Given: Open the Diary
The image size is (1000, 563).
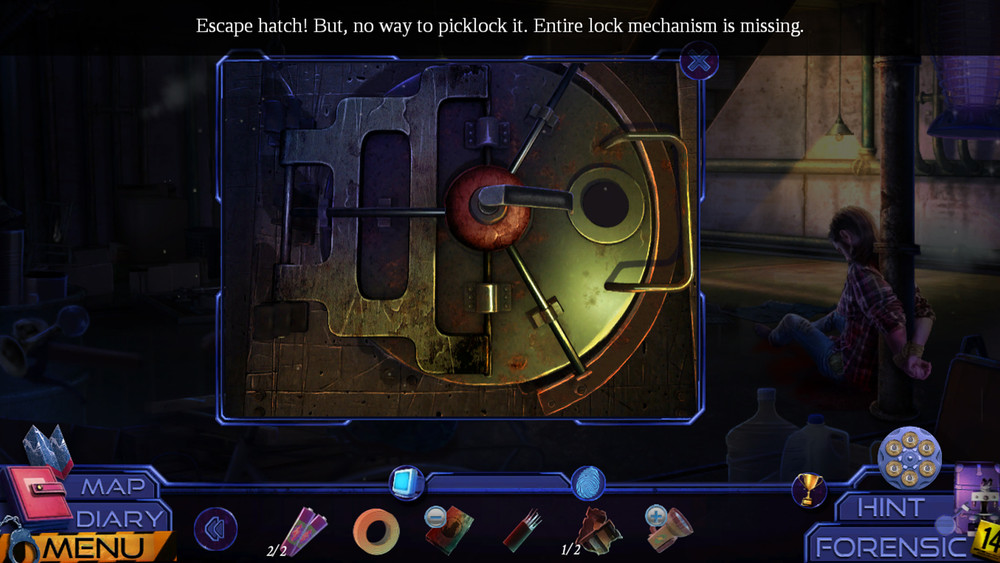Looking at the screenshot, I should [120, 519].
